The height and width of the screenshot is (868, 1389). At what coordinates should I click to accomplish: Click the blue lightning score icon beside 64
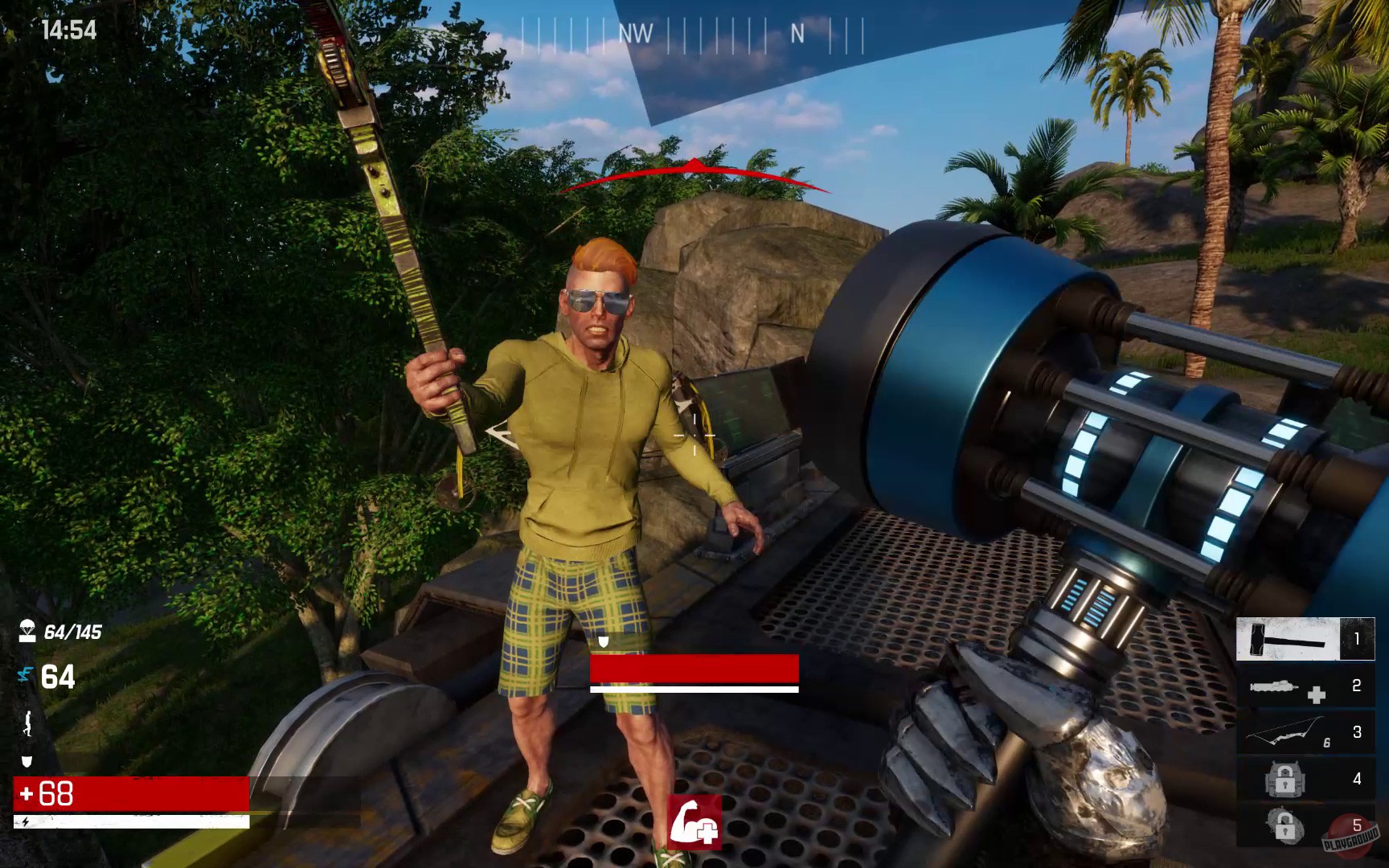coord(27,675)
